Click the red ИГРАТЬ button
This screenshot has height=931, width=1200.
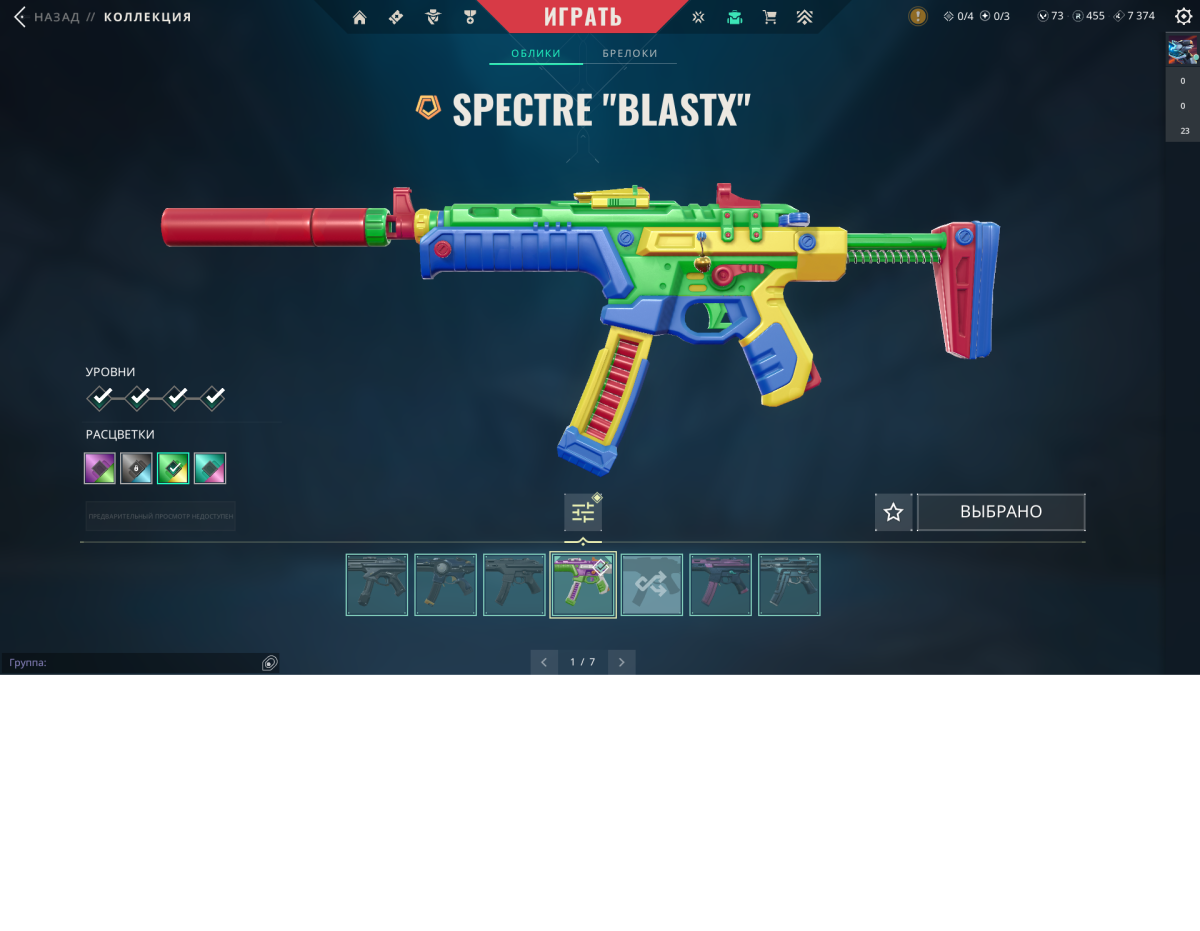coord(583,17)
